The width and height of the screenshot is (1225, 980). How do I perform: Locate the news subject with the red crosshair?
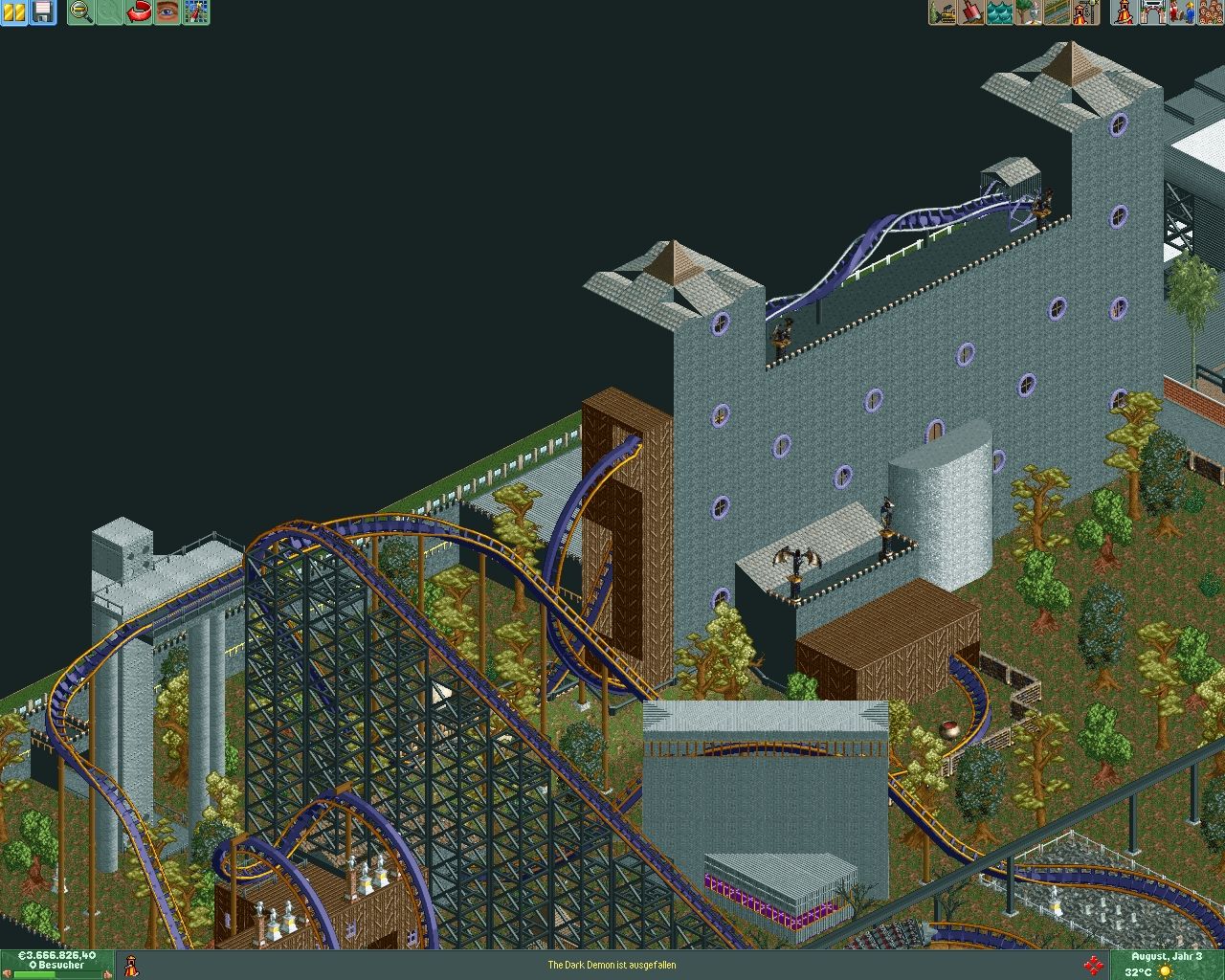(1093, 965)
